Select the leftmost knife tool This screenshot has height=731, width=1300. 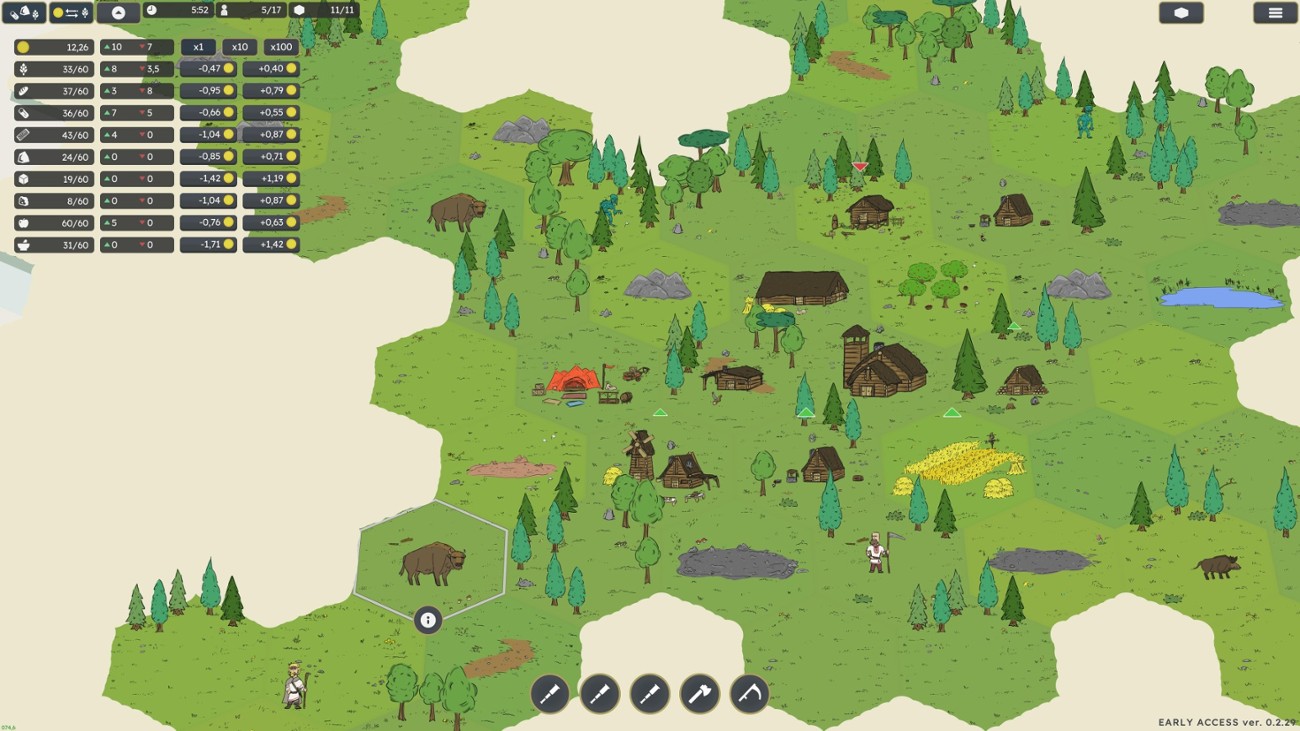point(551,695)
